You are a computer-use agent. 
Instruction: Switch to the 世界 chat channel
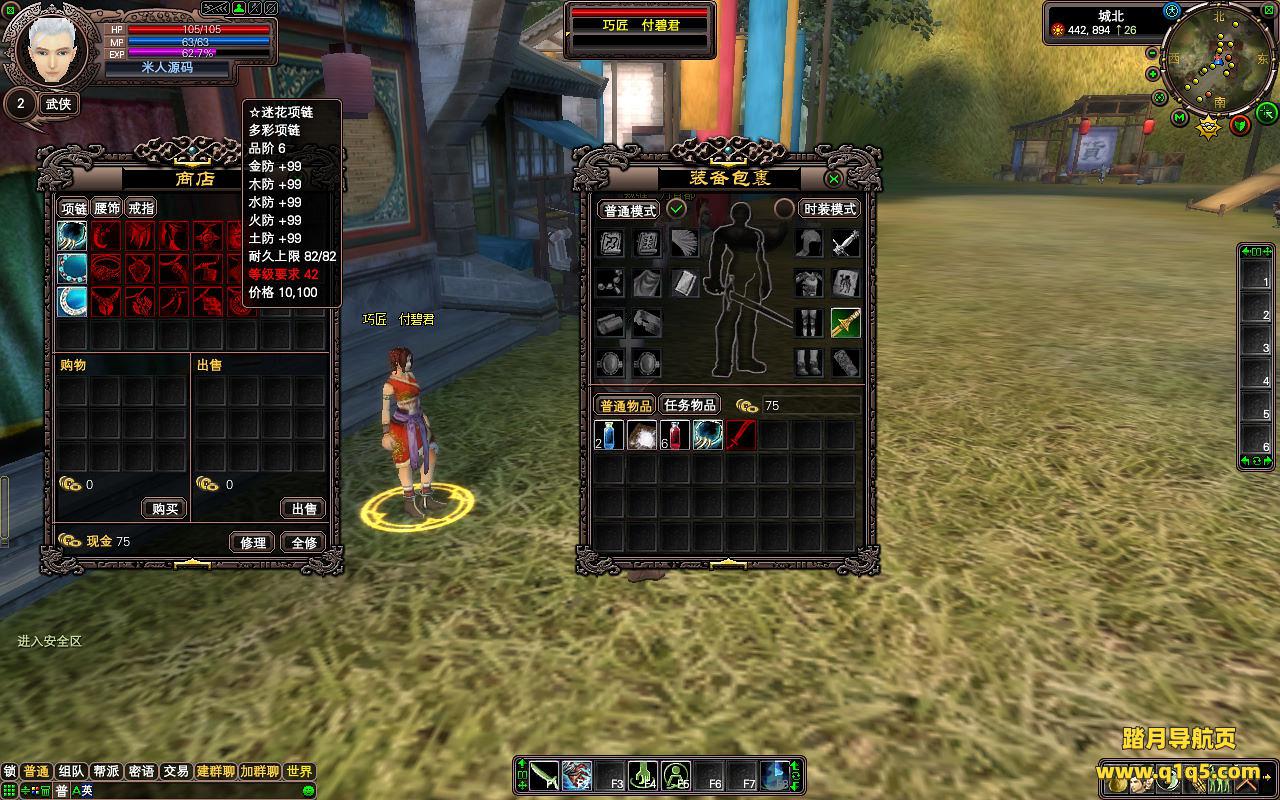pyautogui.click(x=299, y=771)
